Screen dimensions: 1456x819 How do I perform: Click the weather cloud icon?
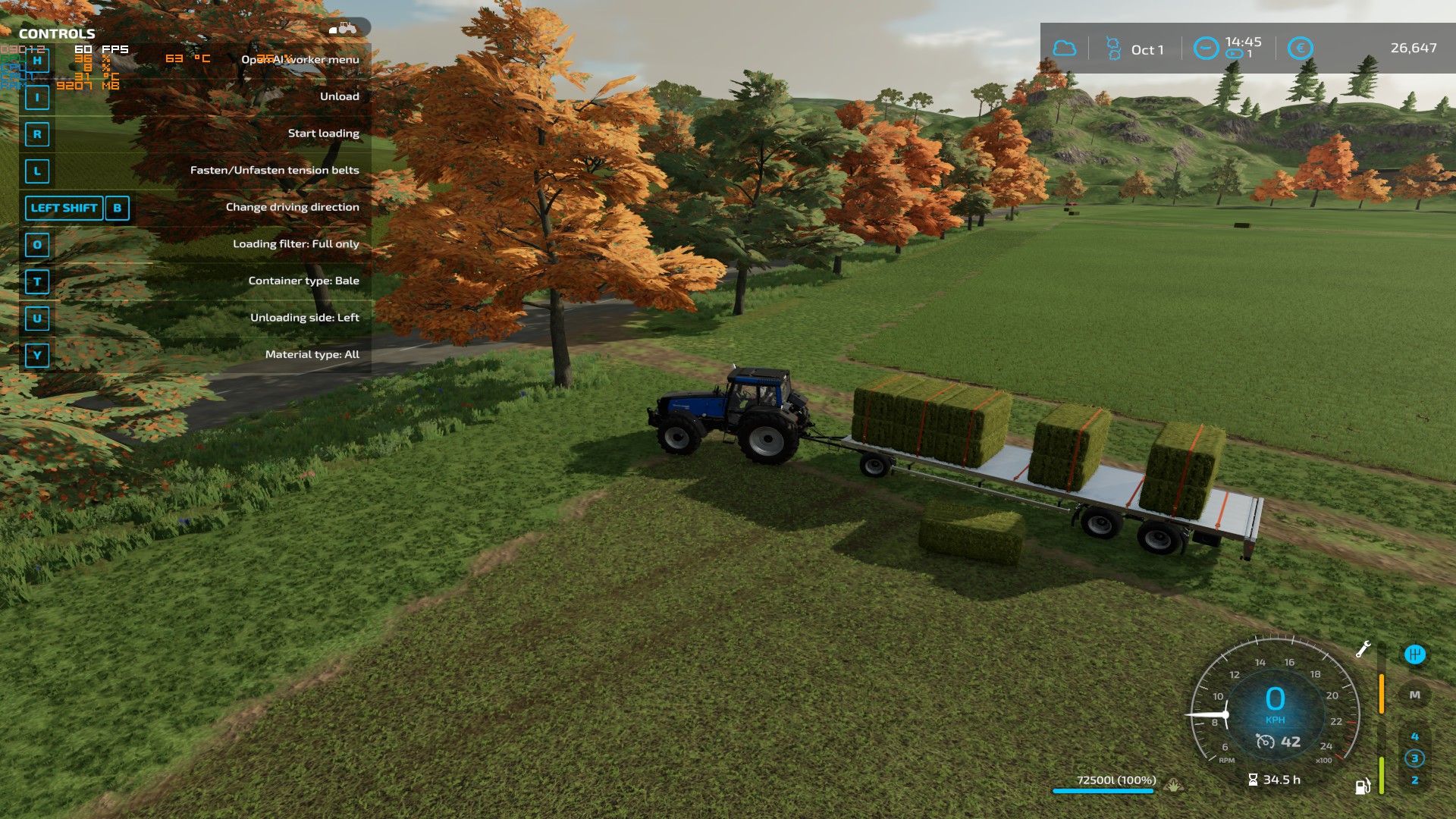coord(1065,48)
